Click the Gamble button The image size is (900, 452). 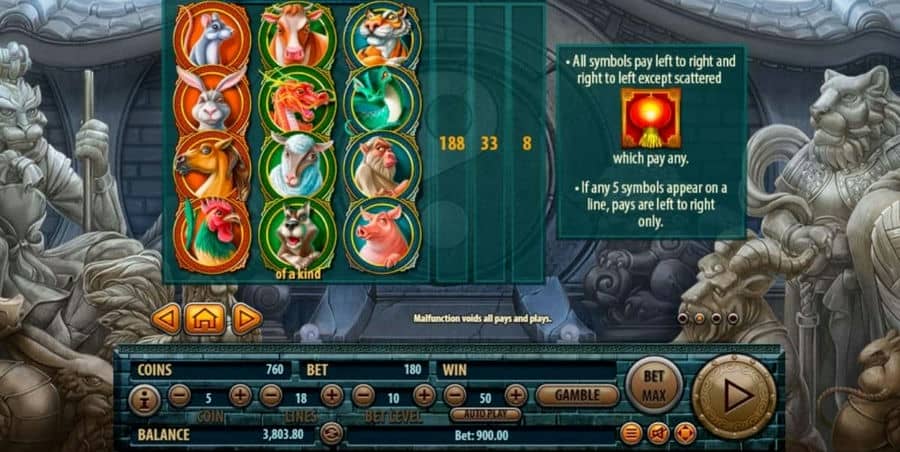(577, 396)
